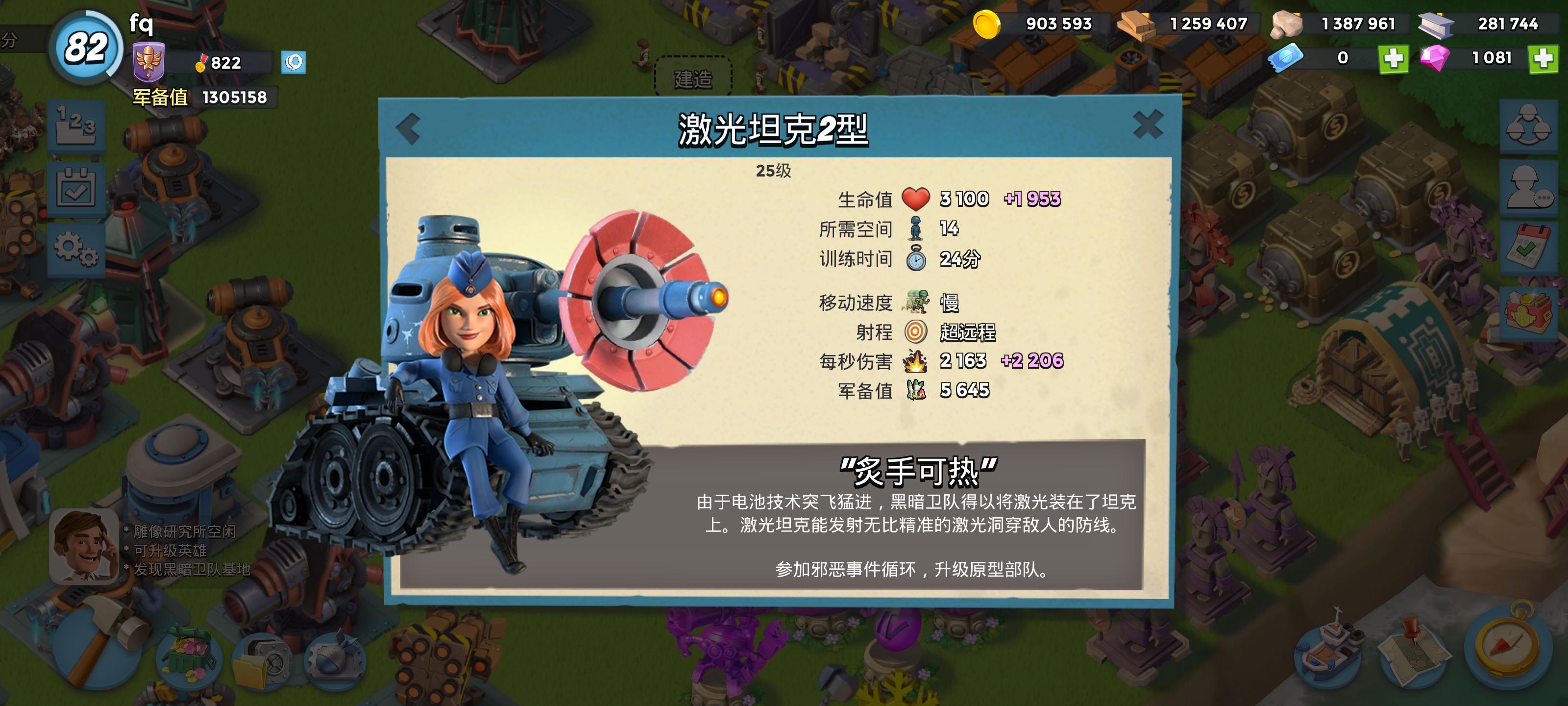Viewport: 1568px width, 706px height.
Task: Open the chat bubble icon beside the medals
Action: coord(294,63)
